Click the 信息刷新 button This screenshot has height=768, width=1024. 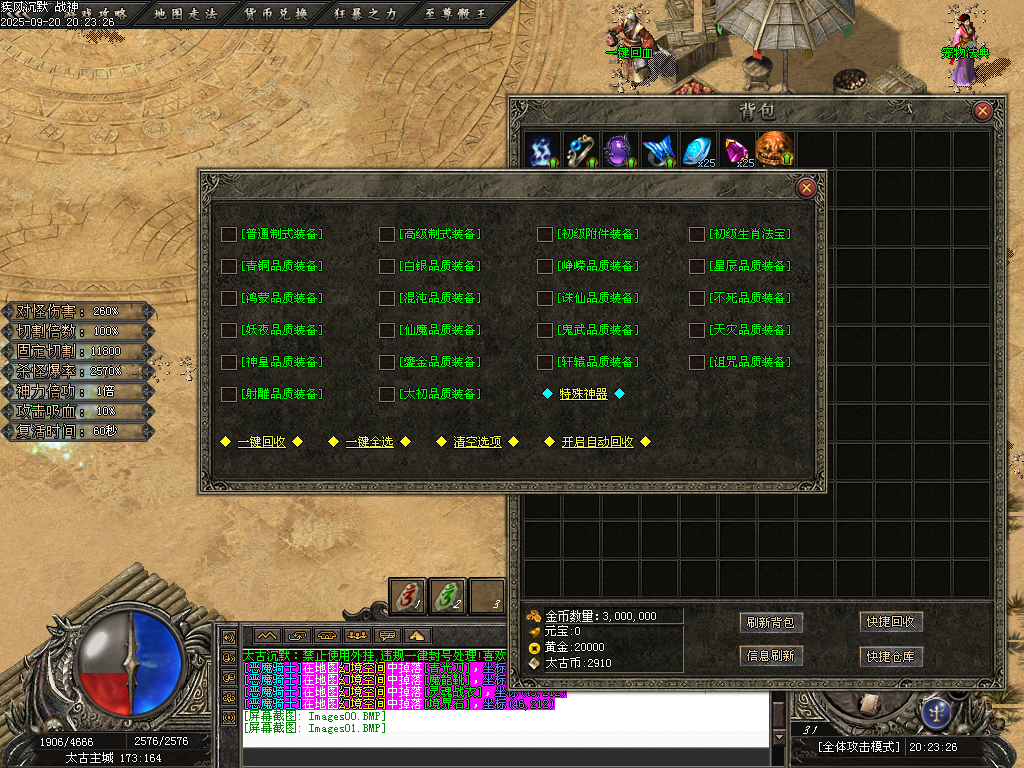[771, 656]
